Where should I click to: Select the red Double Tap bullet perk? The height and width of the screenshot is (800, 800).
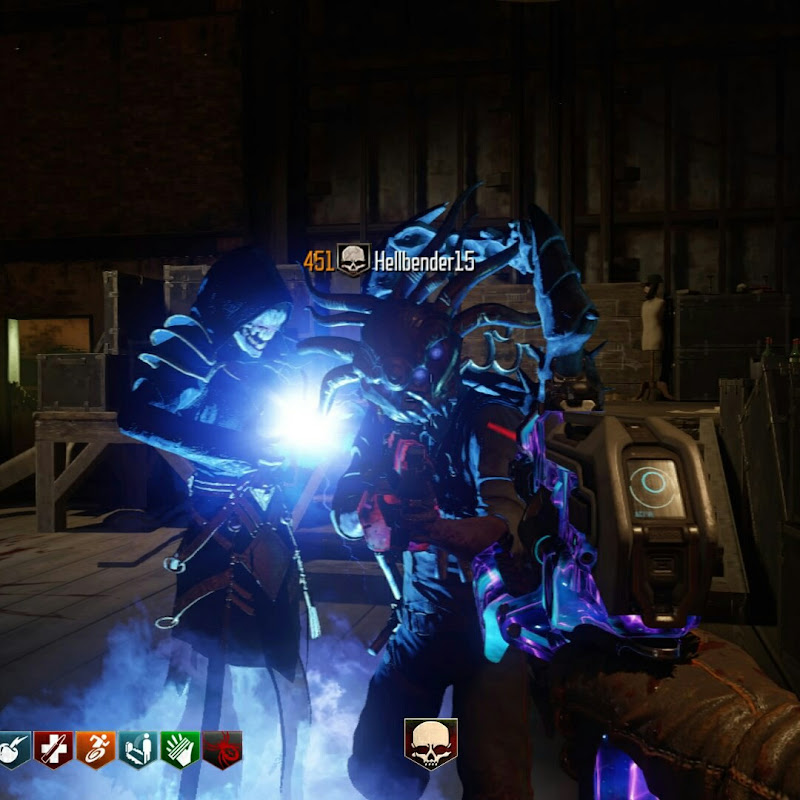[x=52, y=748]
